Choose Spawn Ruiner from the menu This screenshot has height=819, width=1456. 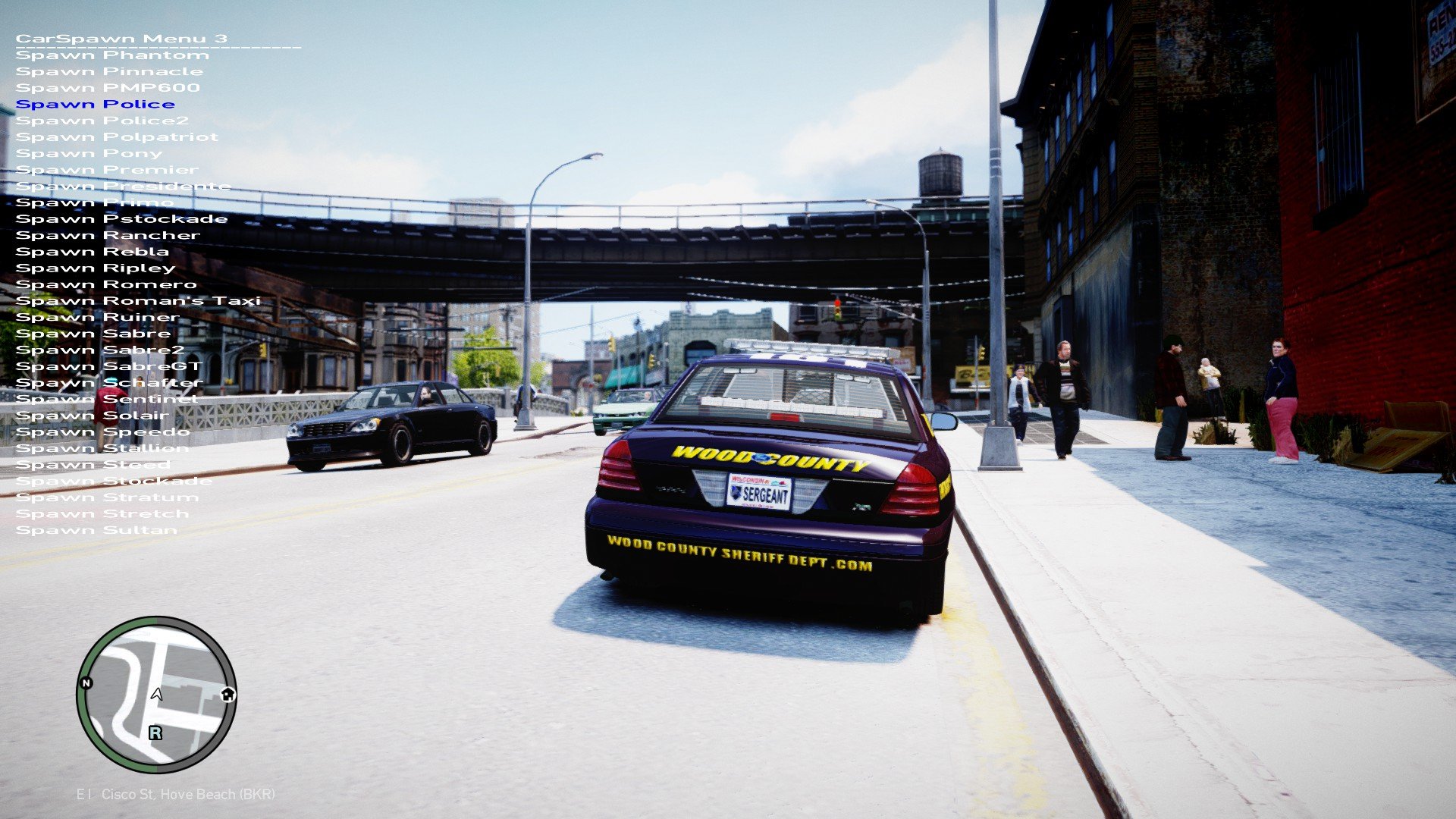(x=98, y=318)
